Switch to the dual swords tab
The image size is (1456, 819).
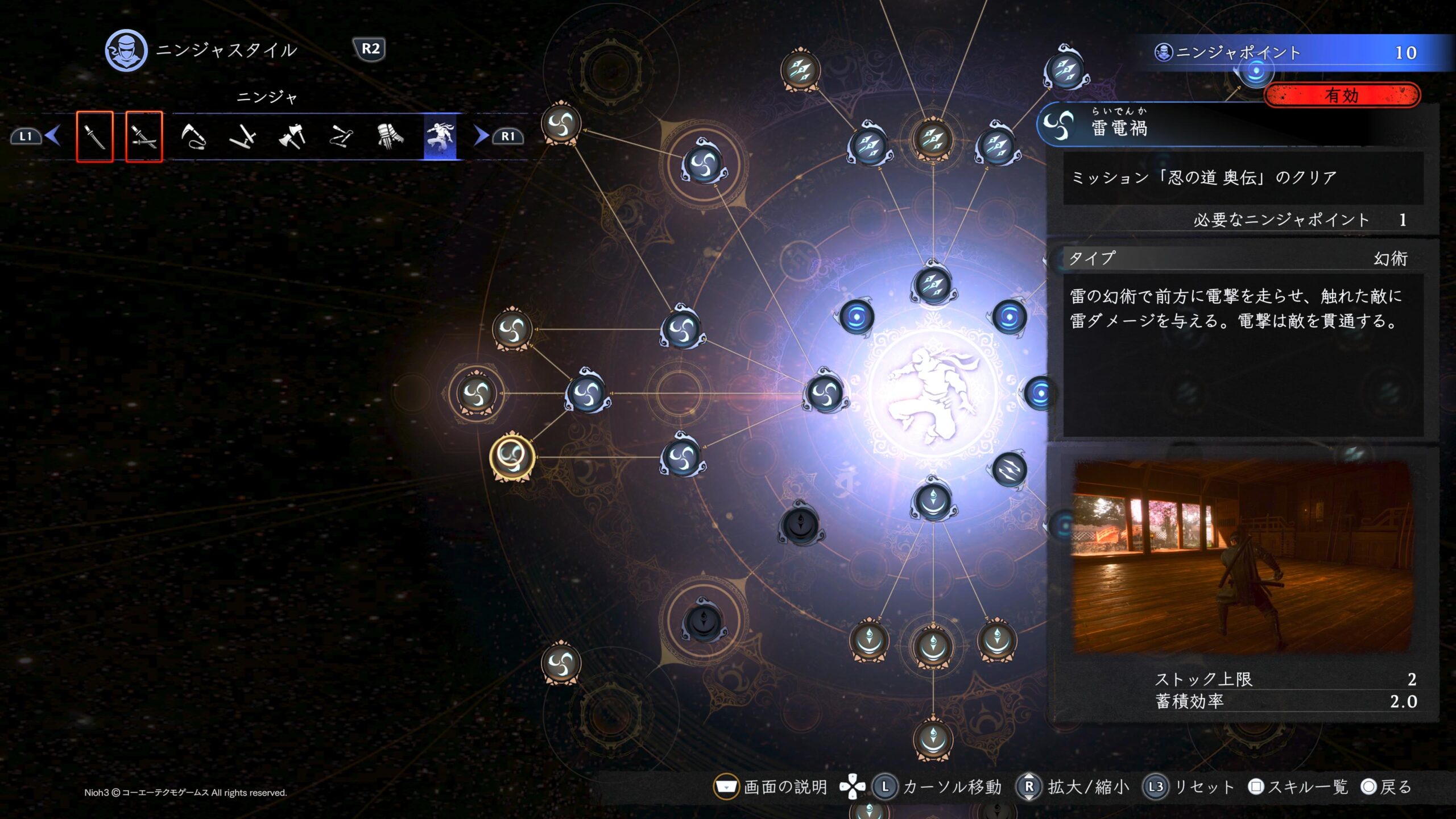click(x=143, y=136)
